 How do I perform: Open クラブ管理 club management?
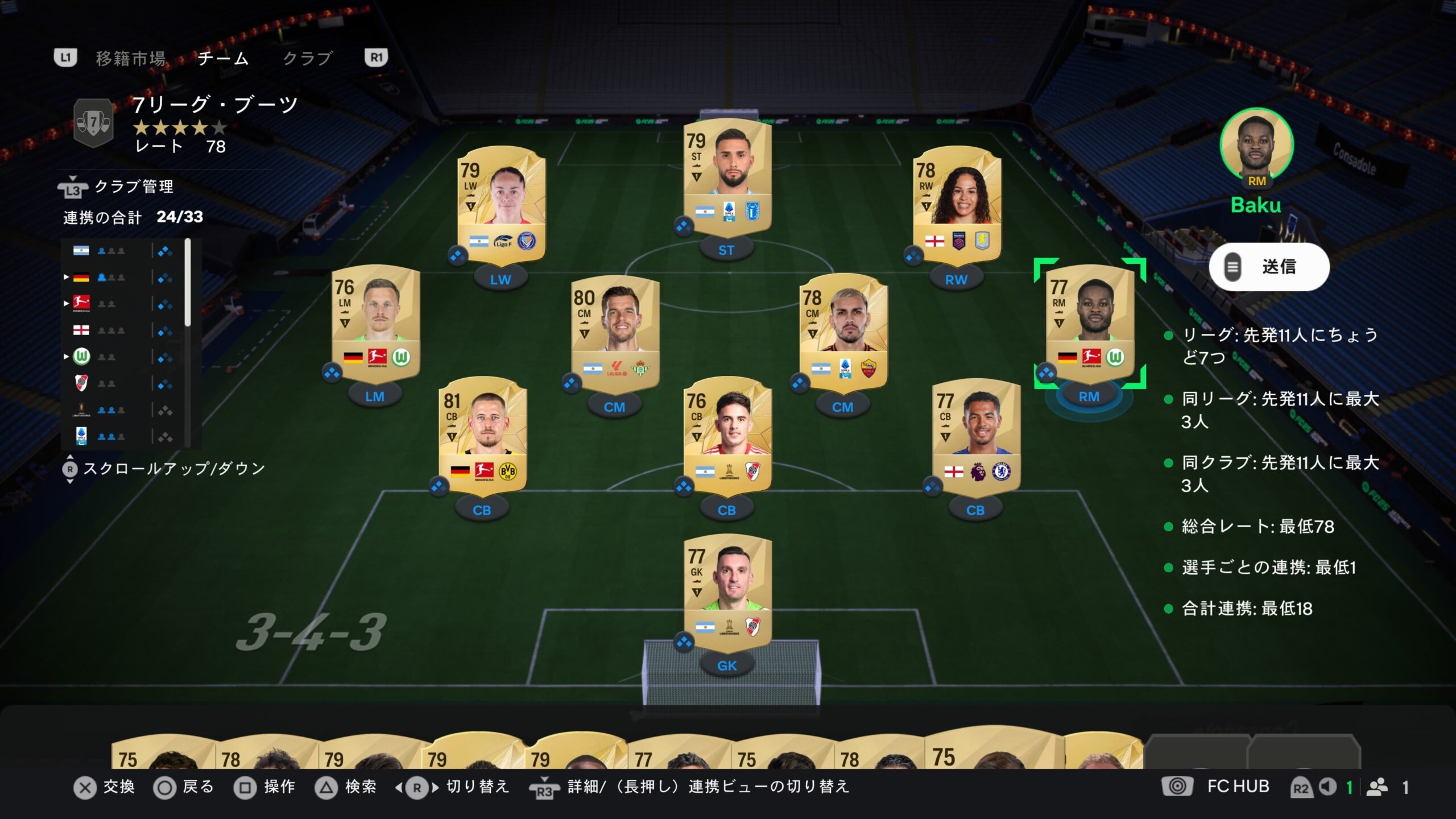[133, 187]
